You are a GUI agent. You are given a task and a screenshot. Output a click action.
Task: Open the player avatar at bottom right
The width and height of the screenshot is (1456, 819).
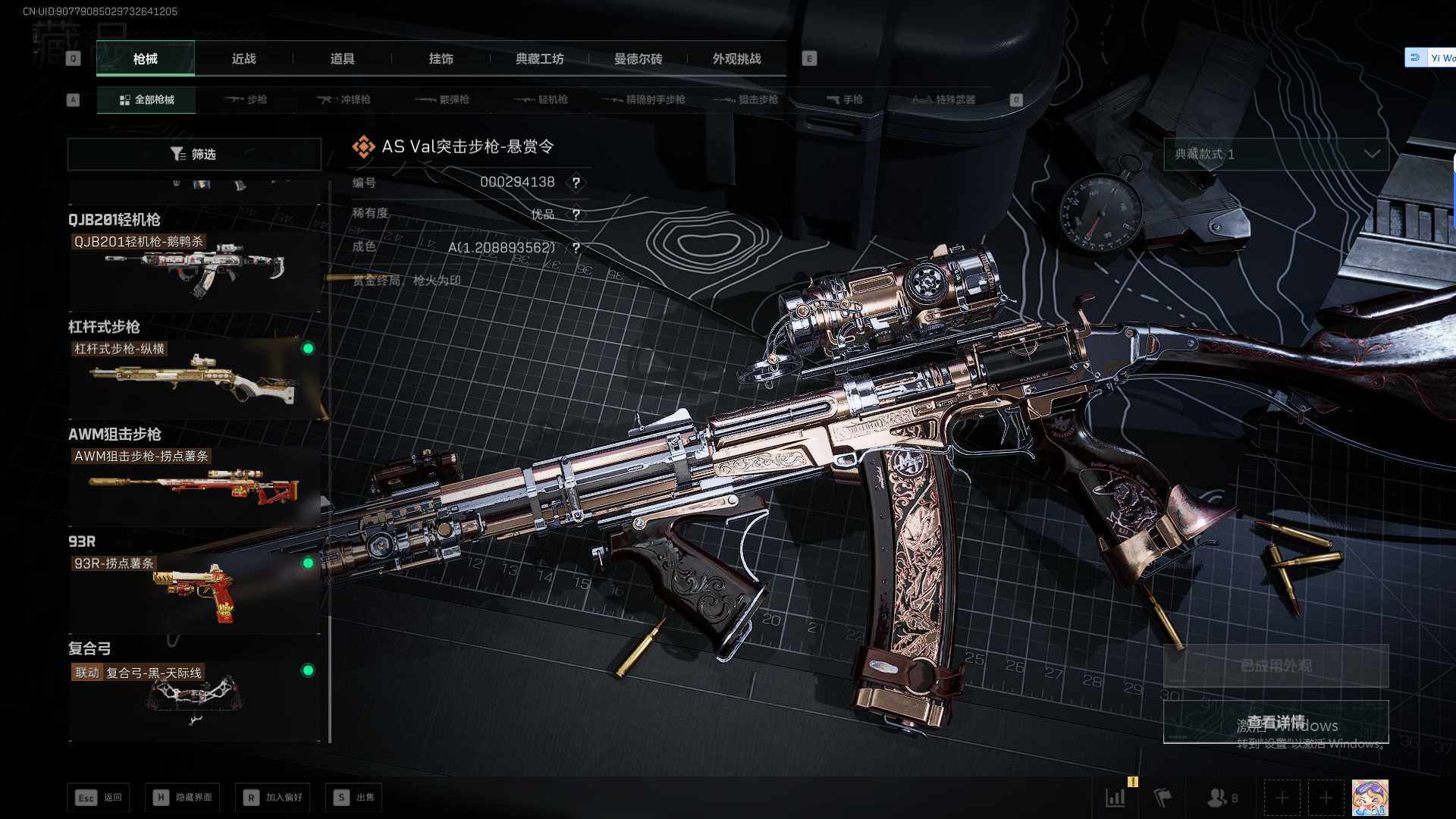click(x=1370, y=798)
